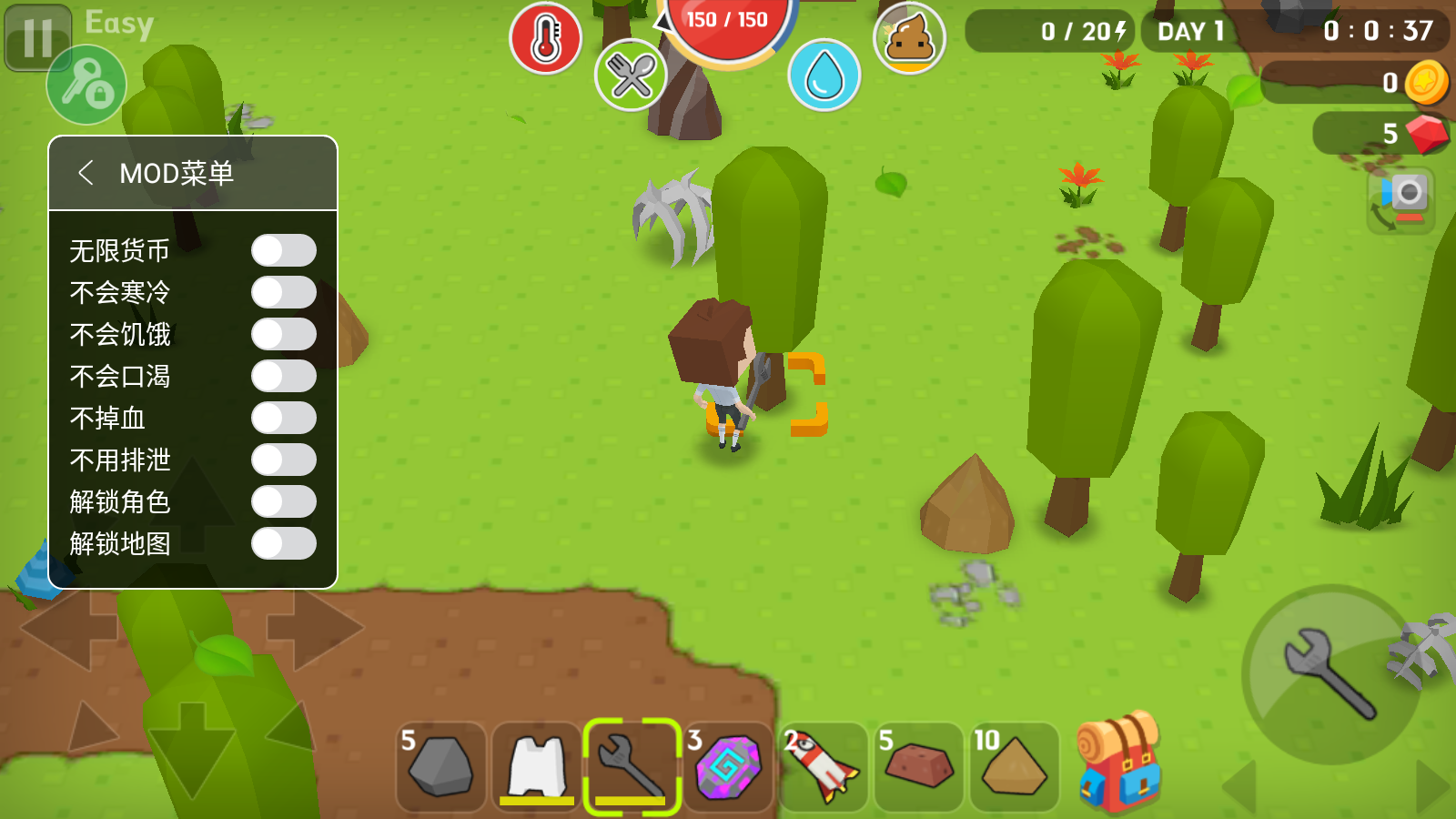Click the MOD菜单 title bar

tap(178, 172)
